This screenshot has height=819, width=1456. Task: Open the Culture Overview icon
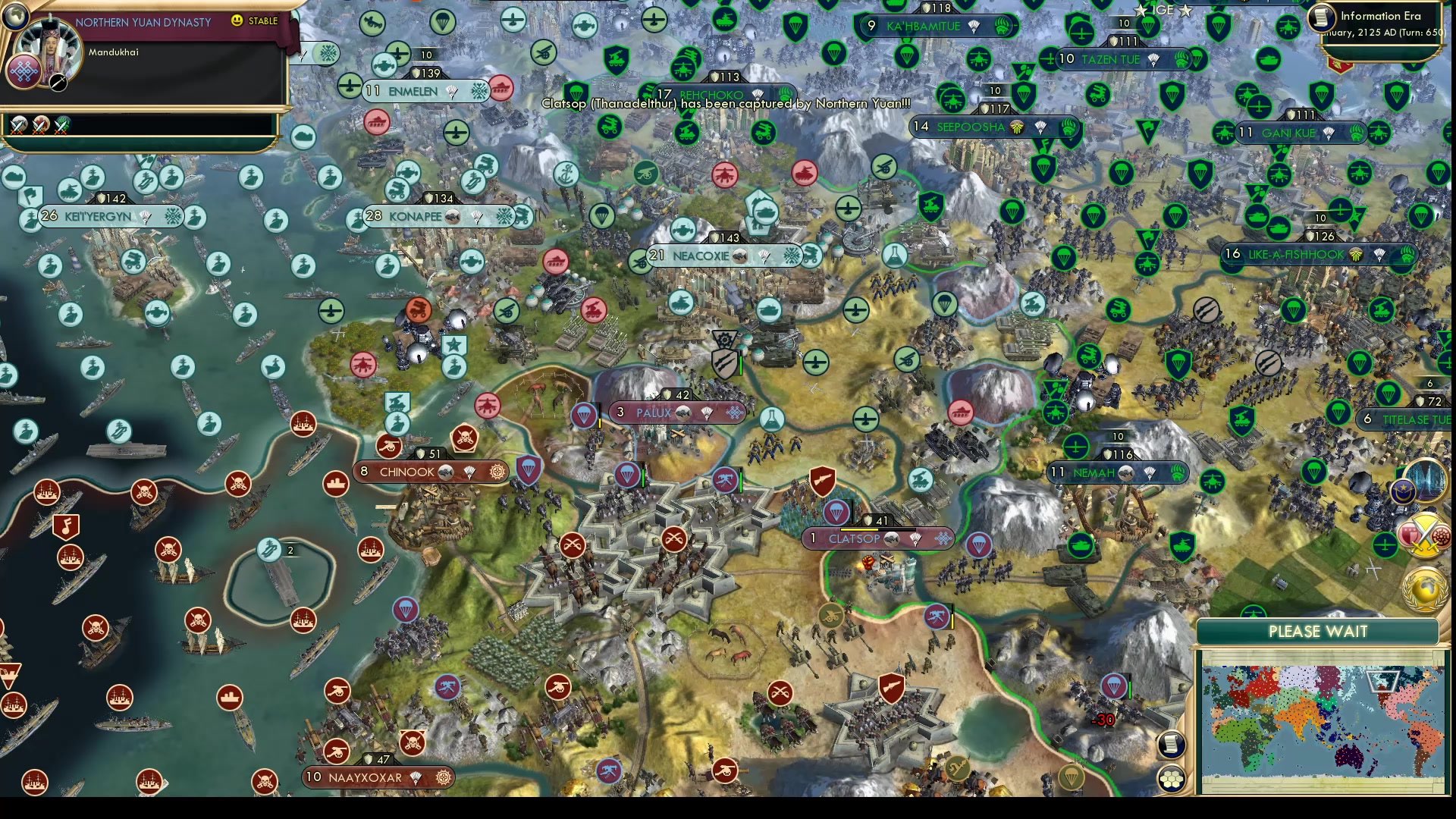[1440, 537]
